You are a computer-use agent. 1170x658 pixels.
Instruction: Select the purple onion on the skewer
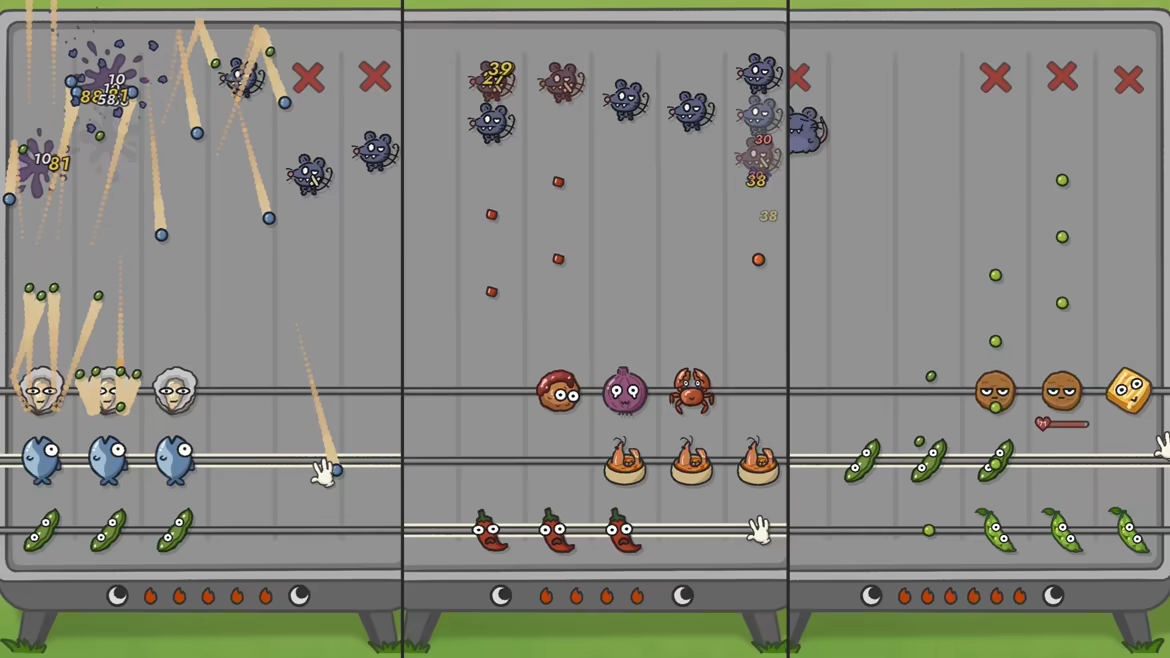(624, 391)
